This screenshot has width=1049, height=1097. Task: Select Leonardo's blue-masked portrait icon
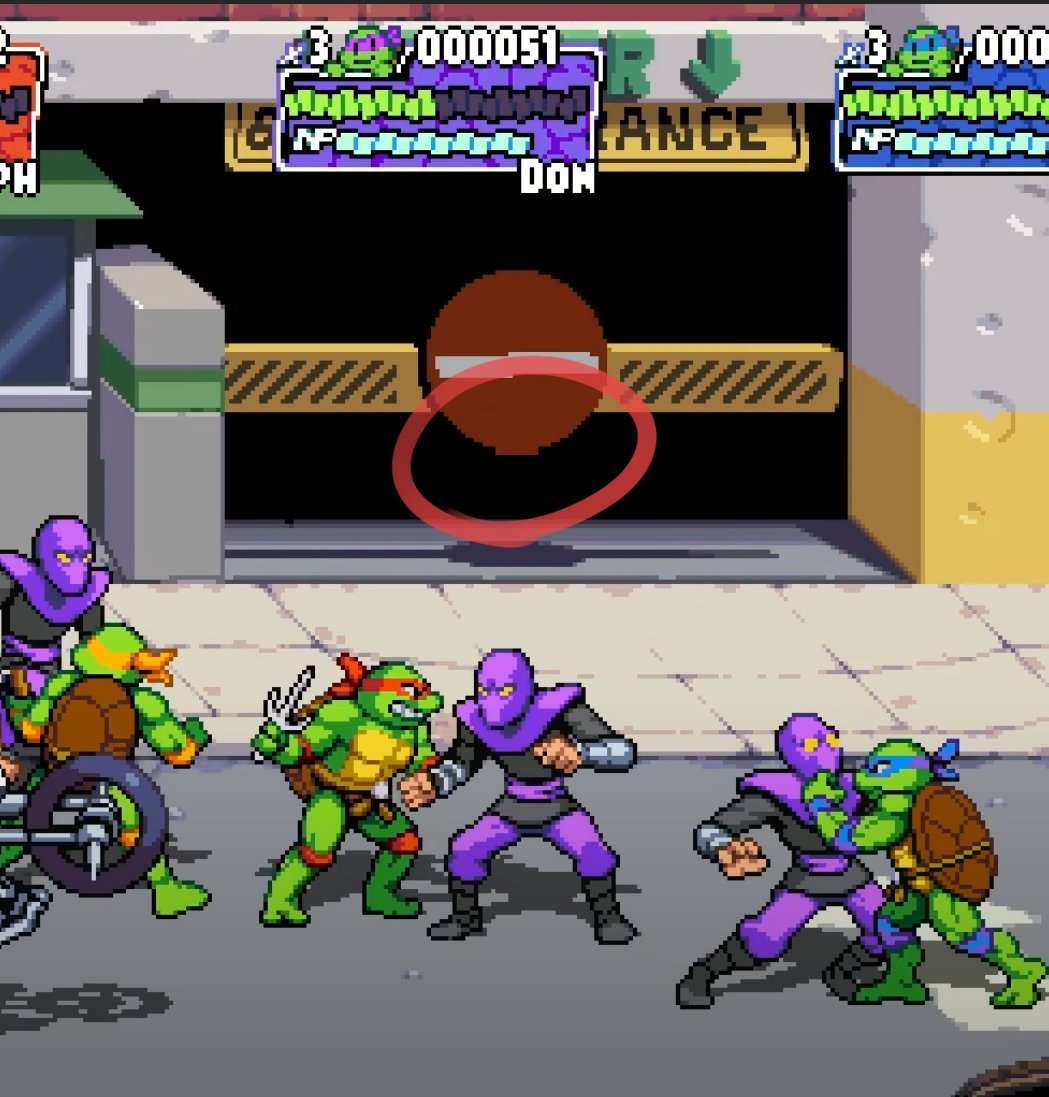[926, 51]
